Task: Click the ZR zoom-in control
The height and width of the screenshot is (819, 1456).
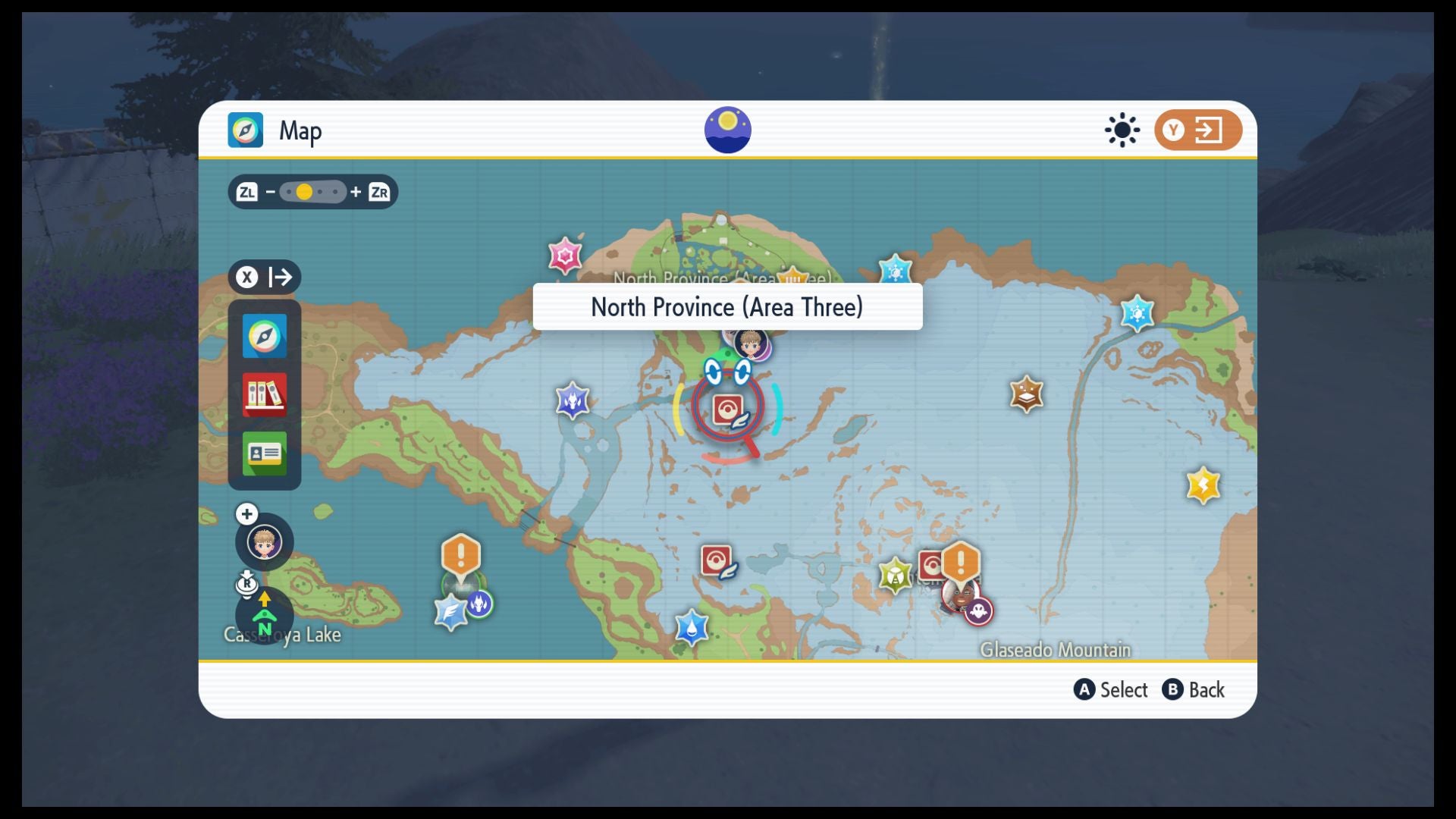Action: pyautogui.click(x=380, y=193)
